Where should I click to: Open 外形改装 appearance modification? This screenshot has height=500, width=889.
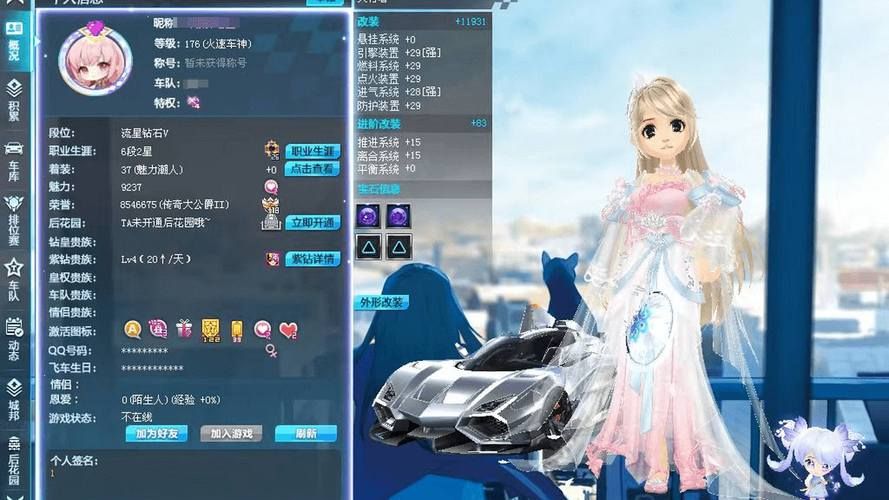[382, 302]
